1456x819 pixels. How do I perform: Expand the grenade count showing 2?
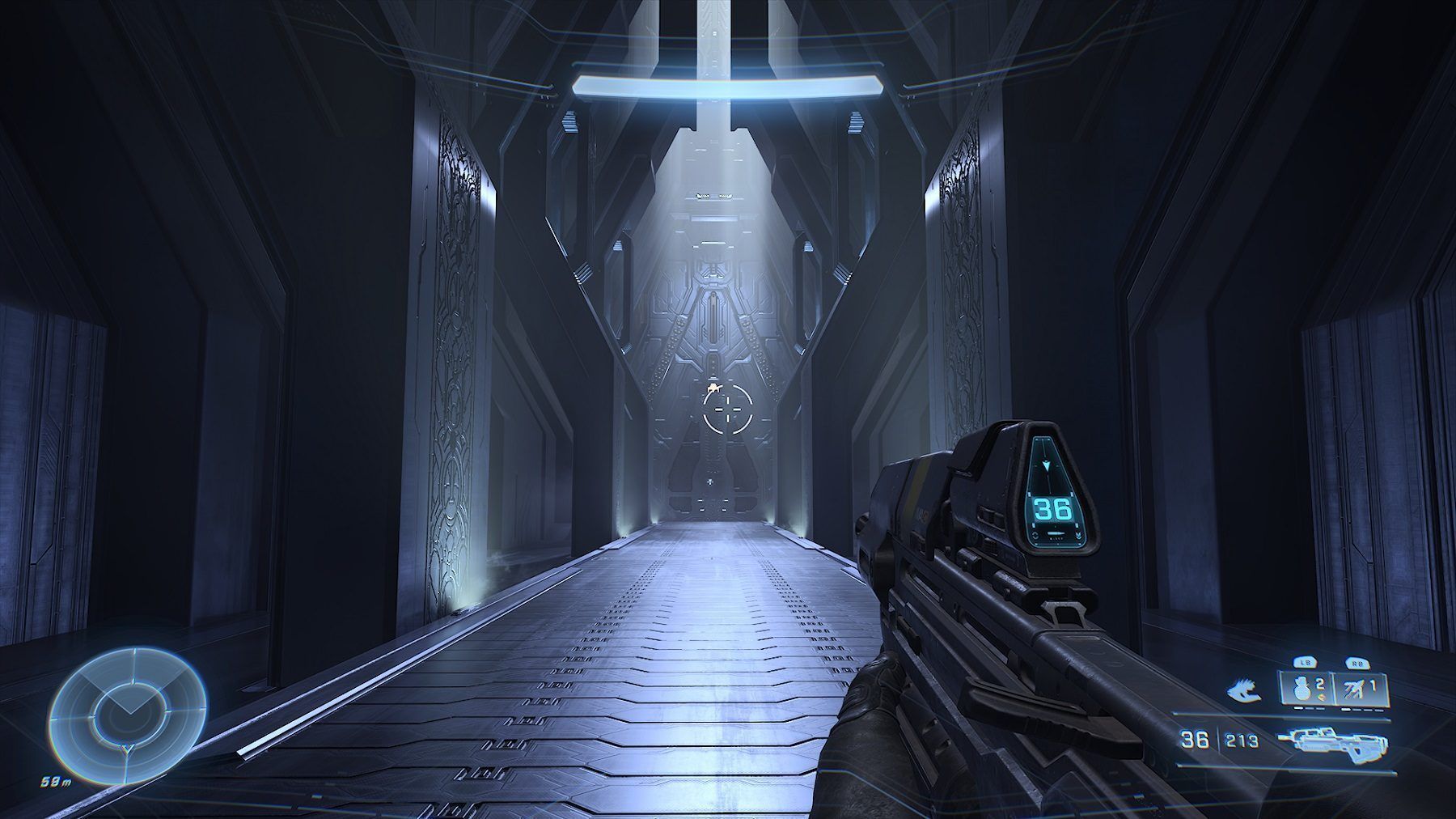(x=1318, y=685)
